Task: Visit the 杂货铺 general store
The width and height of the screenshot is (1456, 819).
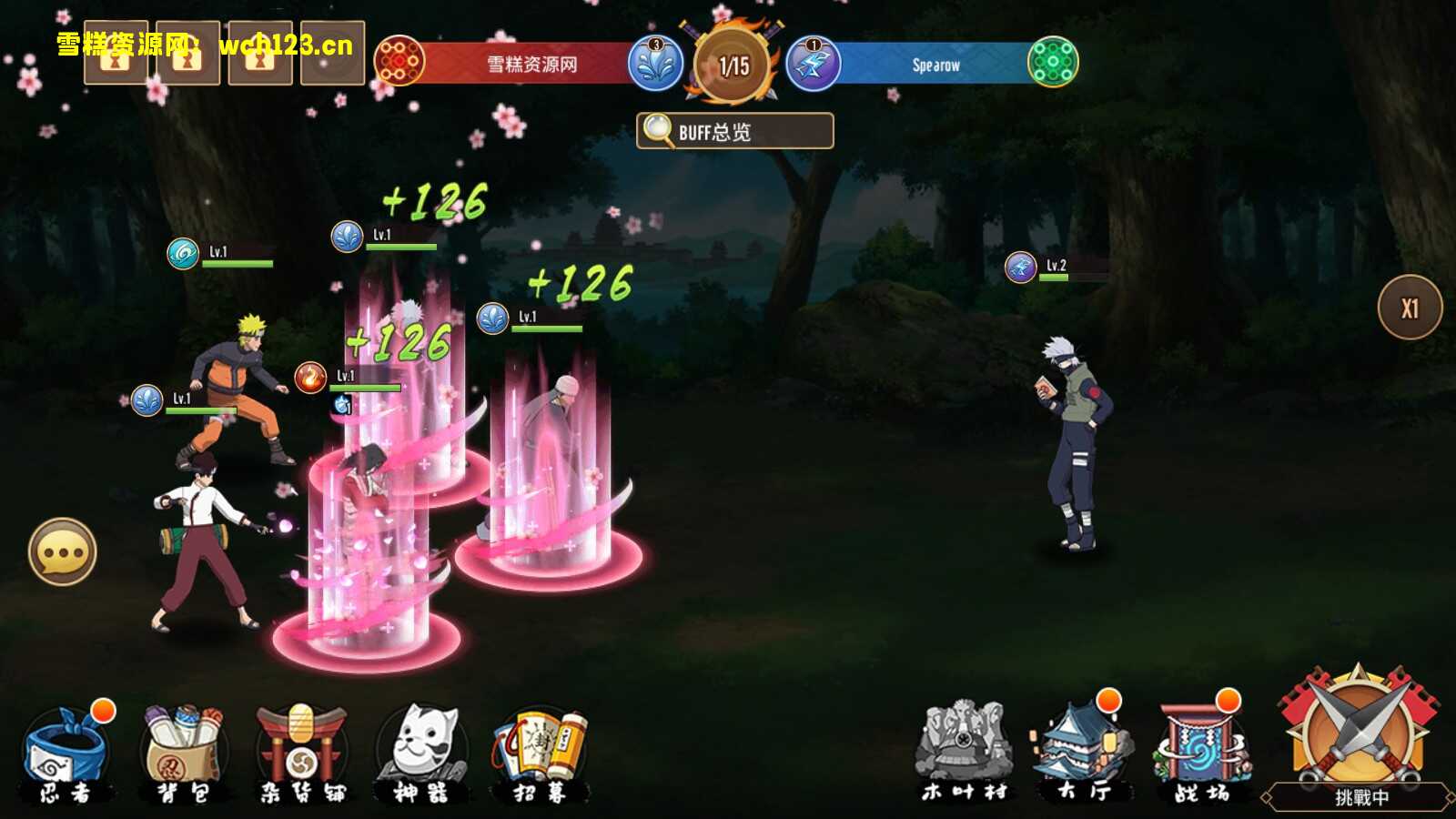Action: click(301, 754)
